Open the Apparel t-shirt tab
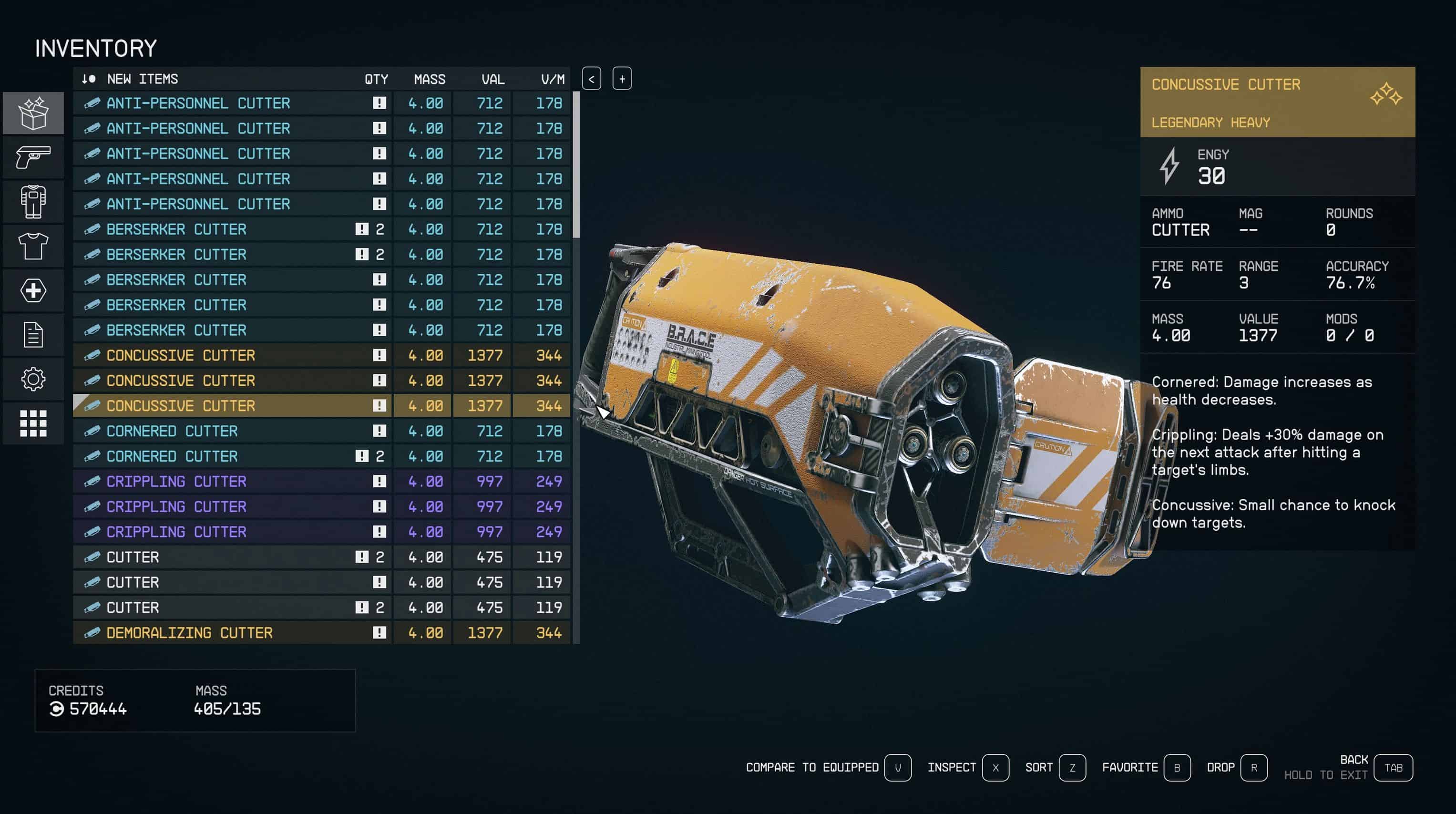 pos(33,246)
